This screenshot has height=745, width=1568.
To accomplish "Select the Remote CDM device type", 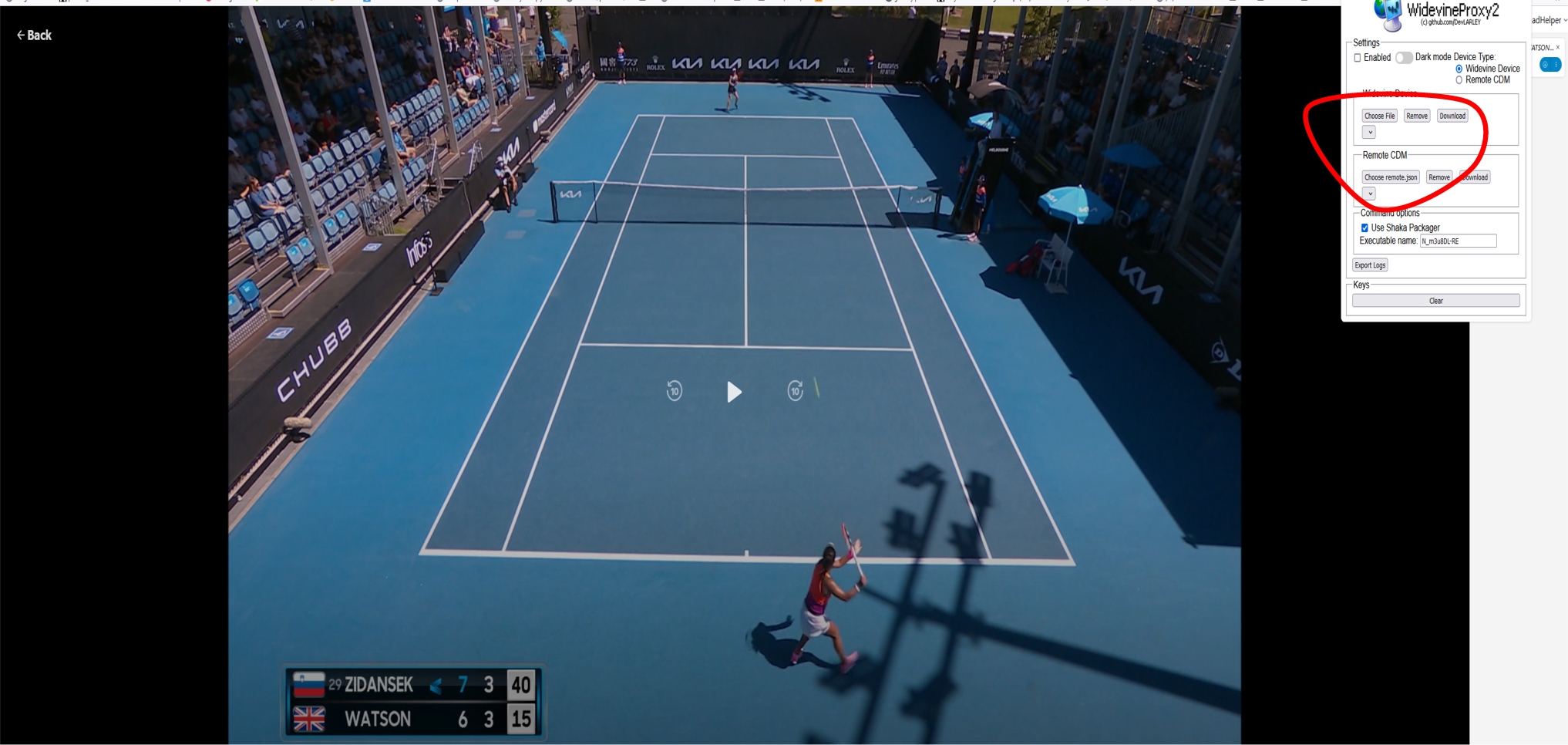I will [x=1459, y=80].
